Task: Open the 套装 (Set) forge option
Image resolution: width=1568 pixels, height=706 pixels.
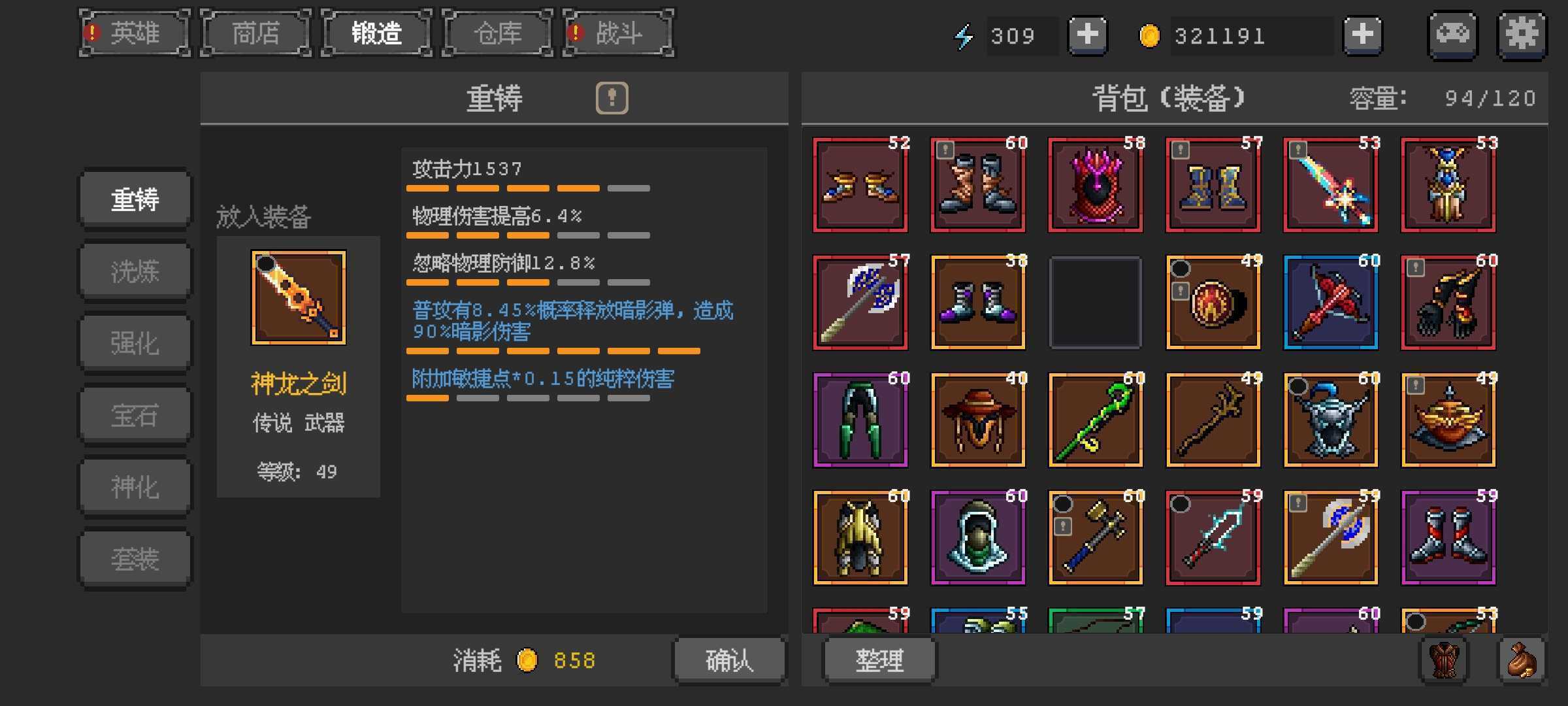Action: click(135, 559)
